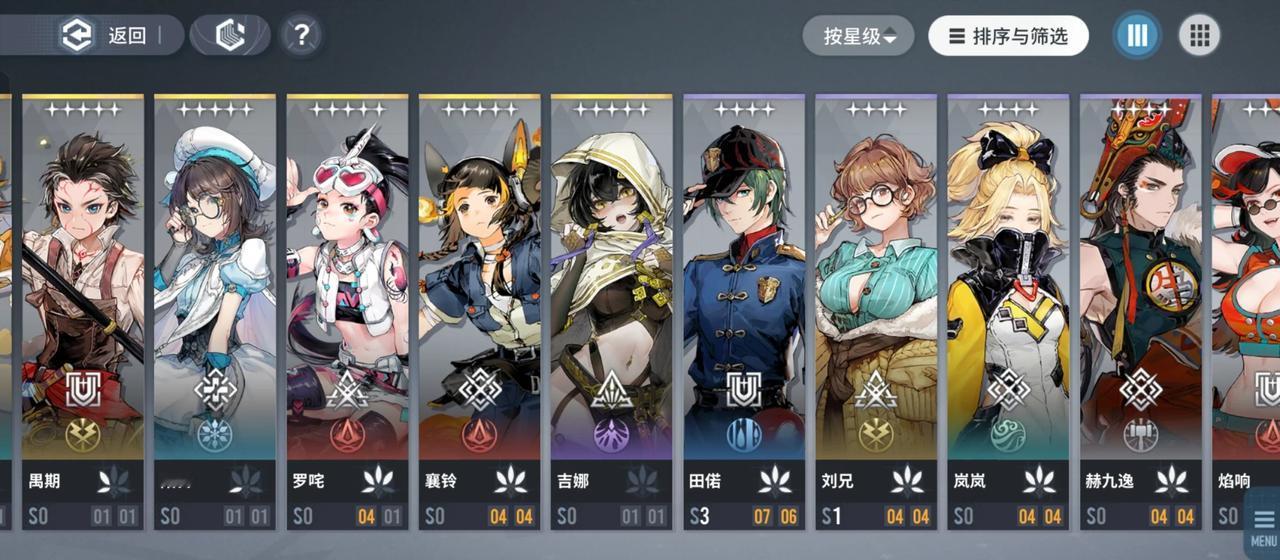Select character card 禺期
Viewport: 1280px width, 560px height.
pos(83,300)
